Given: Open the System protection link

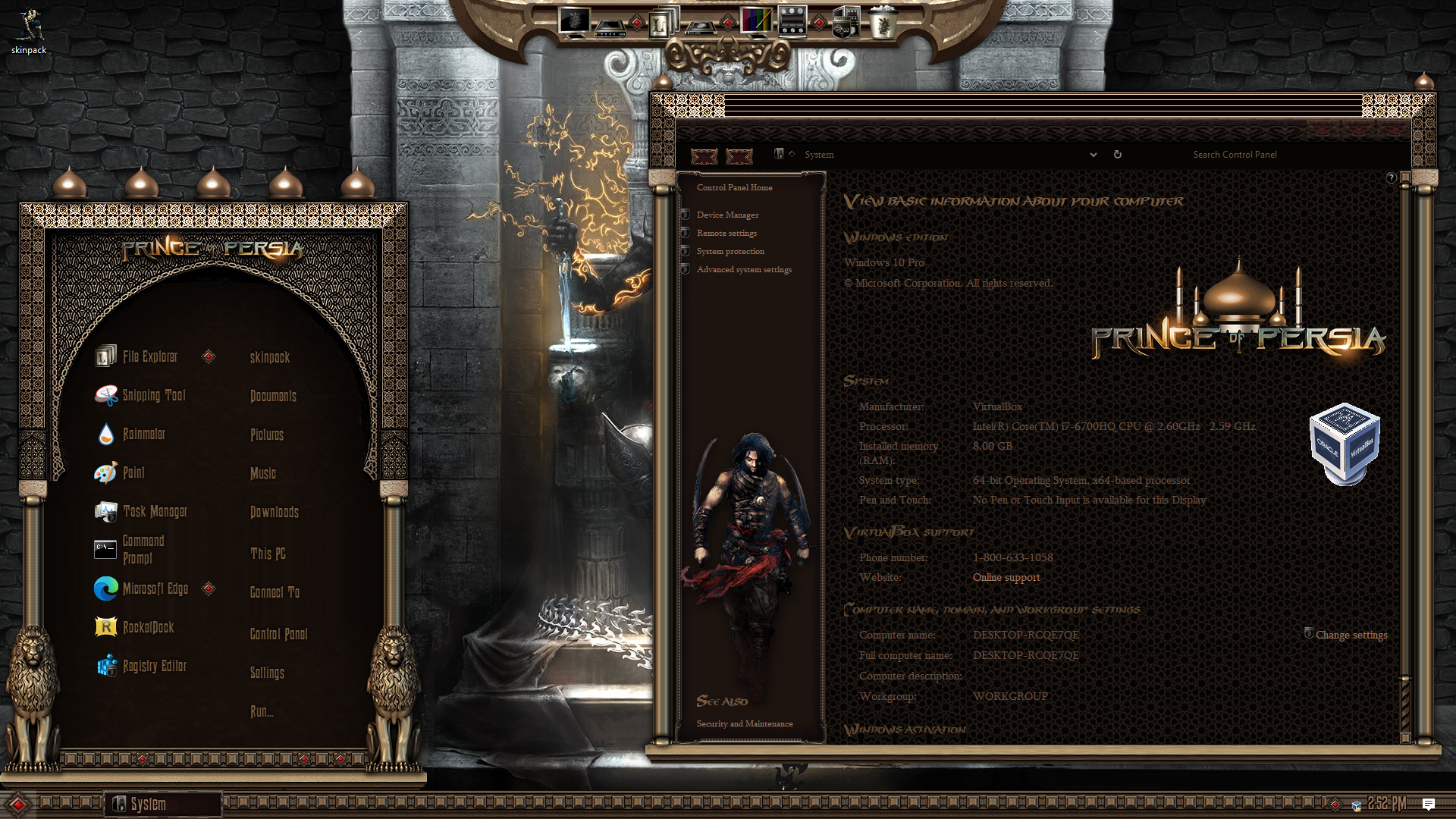Looking at the screenshot, I should pyautogui.click(x=730, y=252).
